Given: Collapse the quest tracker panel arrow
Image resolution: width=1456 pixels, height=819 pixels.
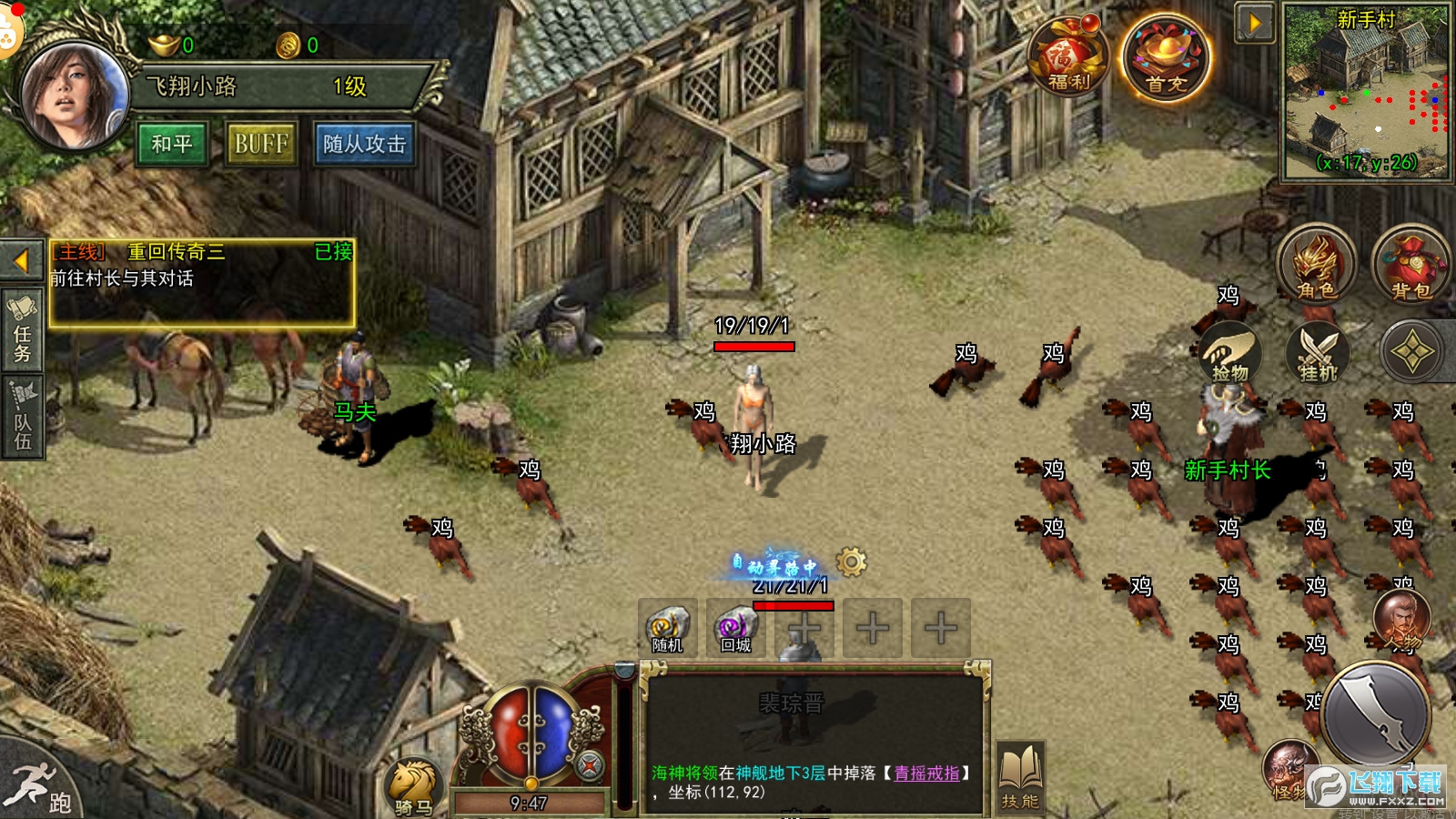Looking at the screenshot, I should pyautogui.click(x=20, y=258).
